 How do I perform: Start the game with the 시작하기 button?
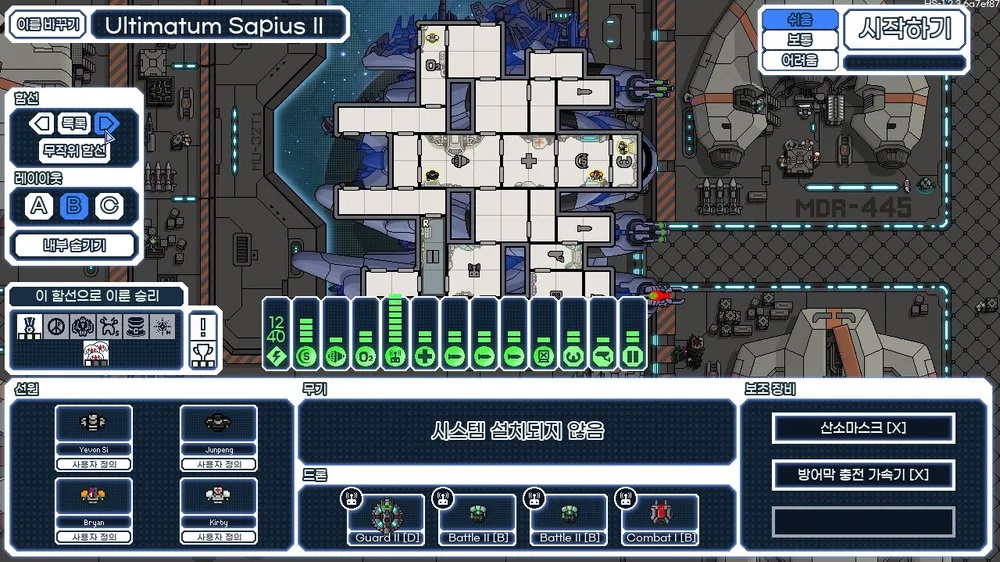pyautogui.click(x=905, y=30)
